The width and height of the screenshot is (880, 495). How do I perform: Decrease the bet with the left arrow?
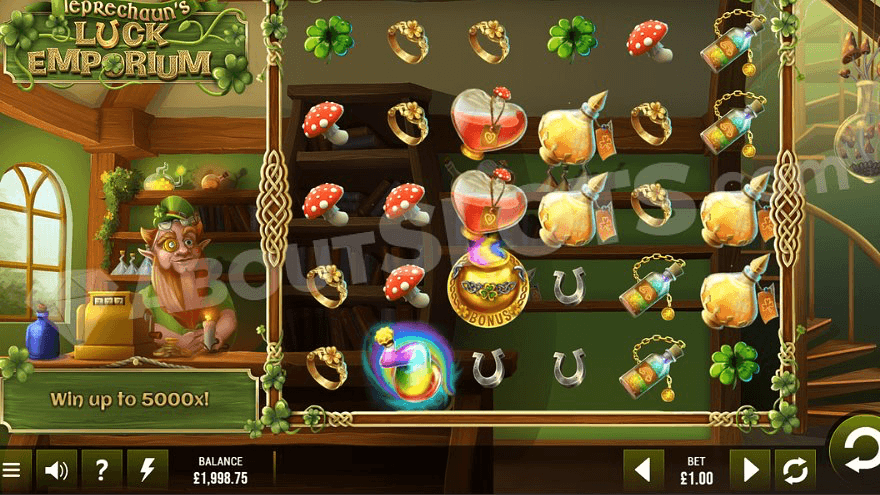click(x=644, y=469)
